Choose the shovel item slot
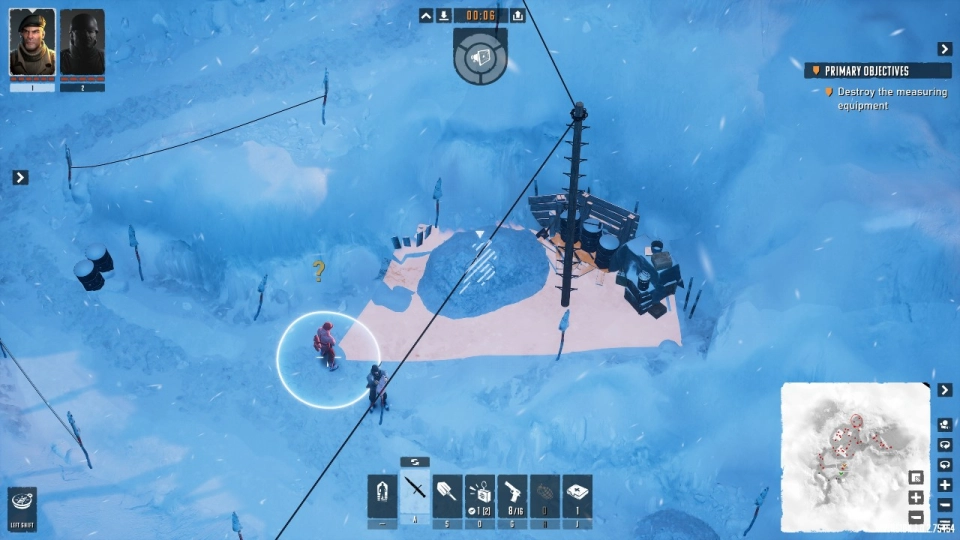The width and height of the screenshot is (960, 540). (447, 494)
